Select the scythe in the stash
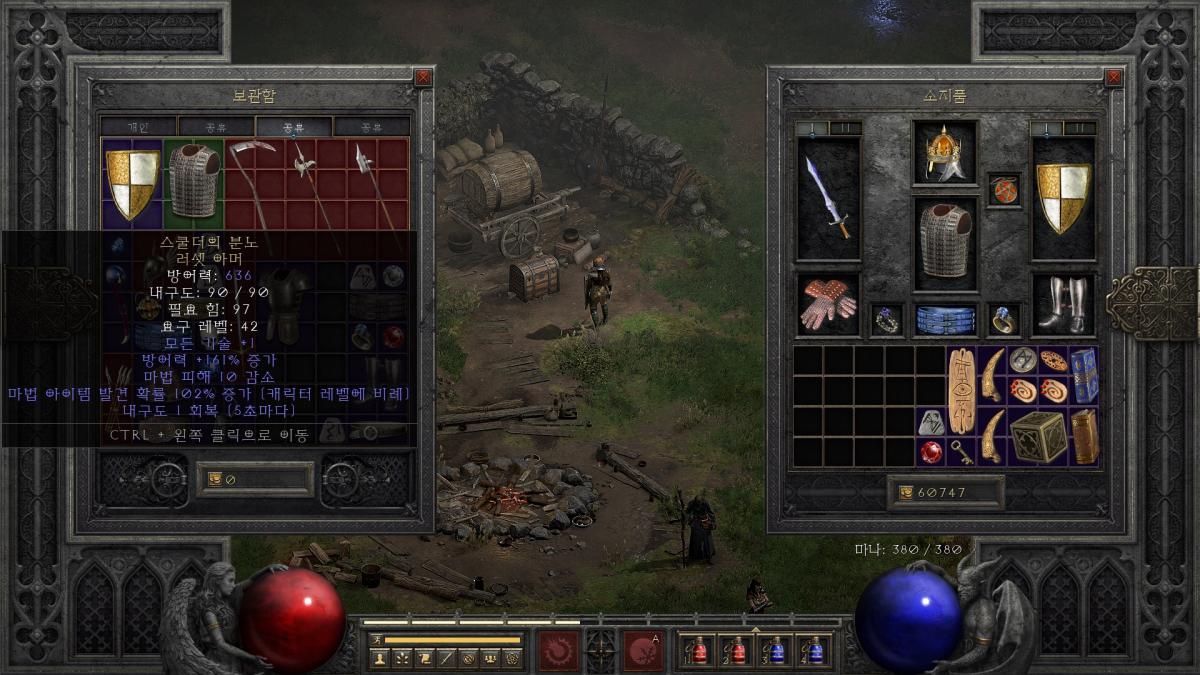Viewport: 1200px width, 675px height. pos(247,180)
